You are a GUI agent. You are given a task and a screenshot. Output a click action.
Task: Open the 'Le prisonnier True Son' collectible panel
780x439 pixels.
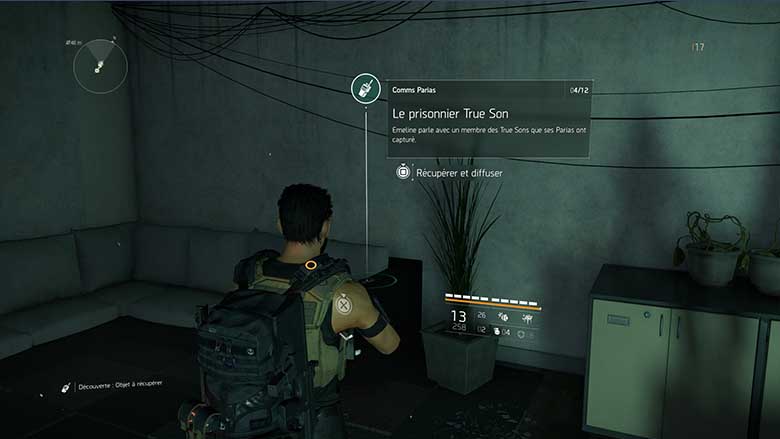click(x=488, y=119)
